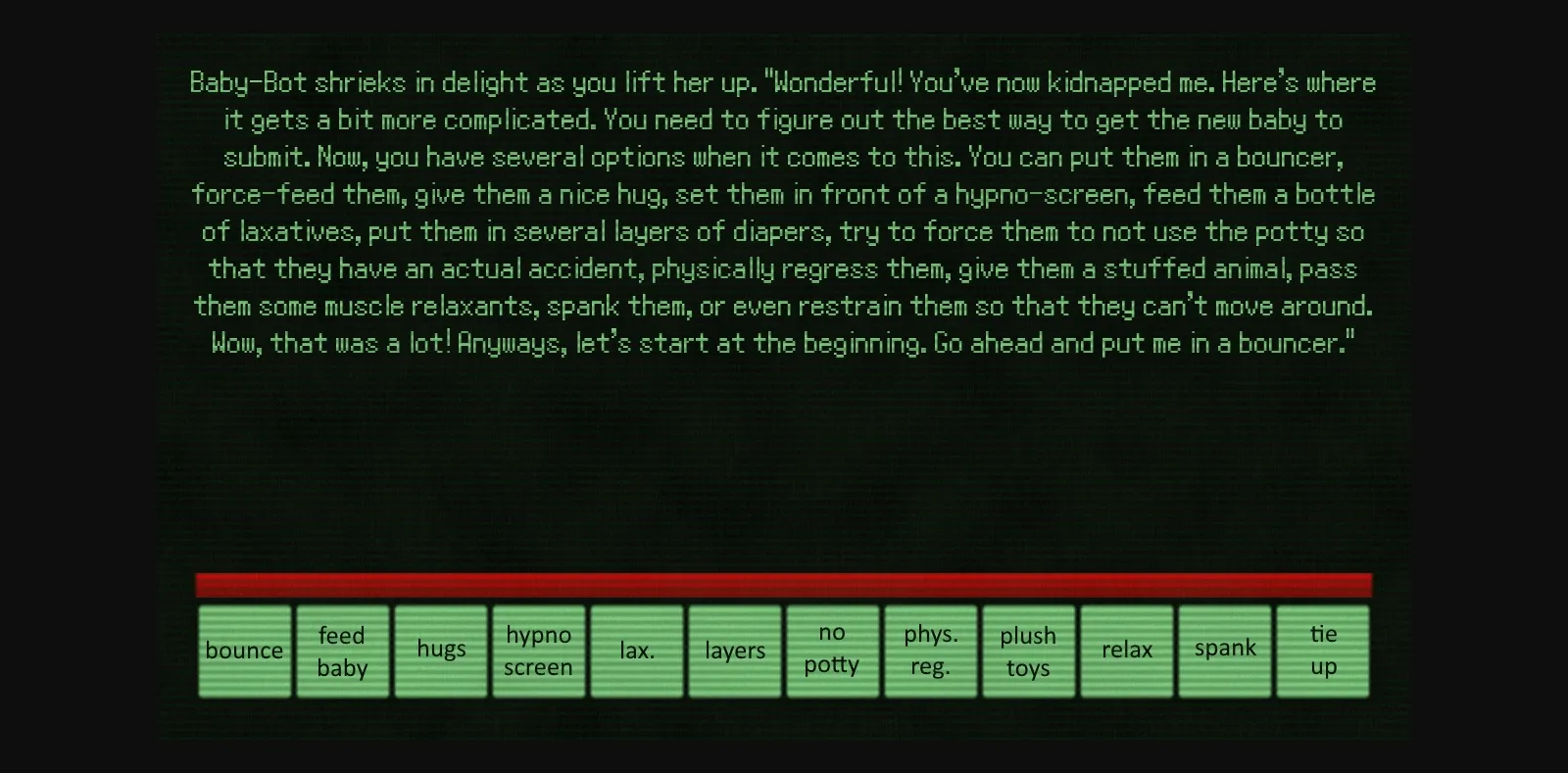Click the rightmost command in the action row
This screenshot has height=773, width=1568.
pos(1322,650)
